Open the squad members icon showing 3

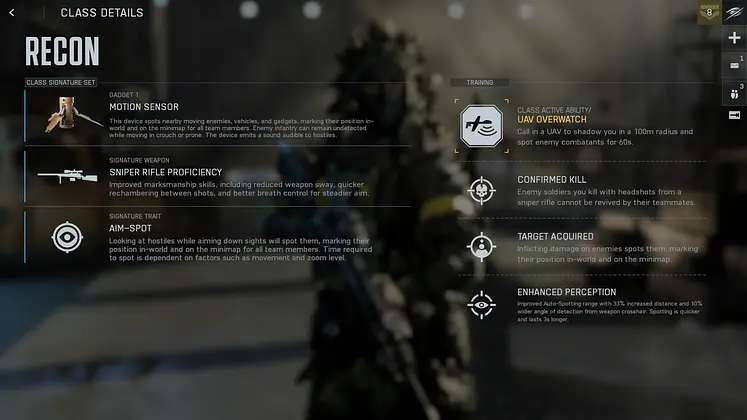[735, 91]
